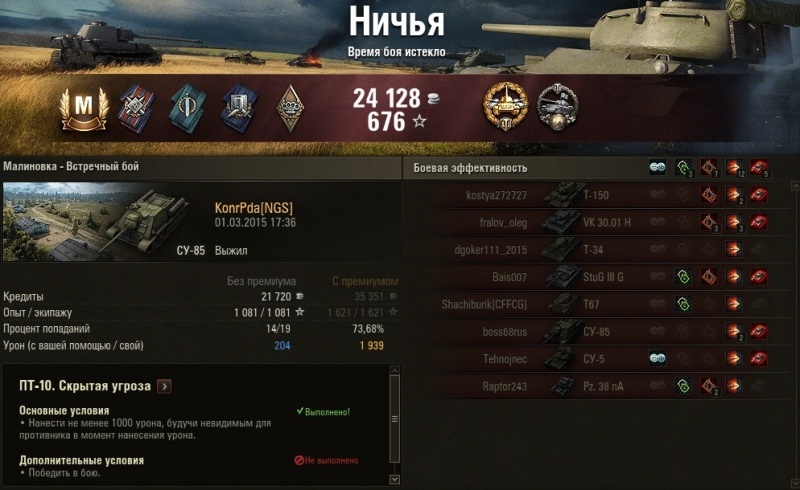Open the ПТ-10 Скрытая угроза mission arrow button

pos(165,386)
